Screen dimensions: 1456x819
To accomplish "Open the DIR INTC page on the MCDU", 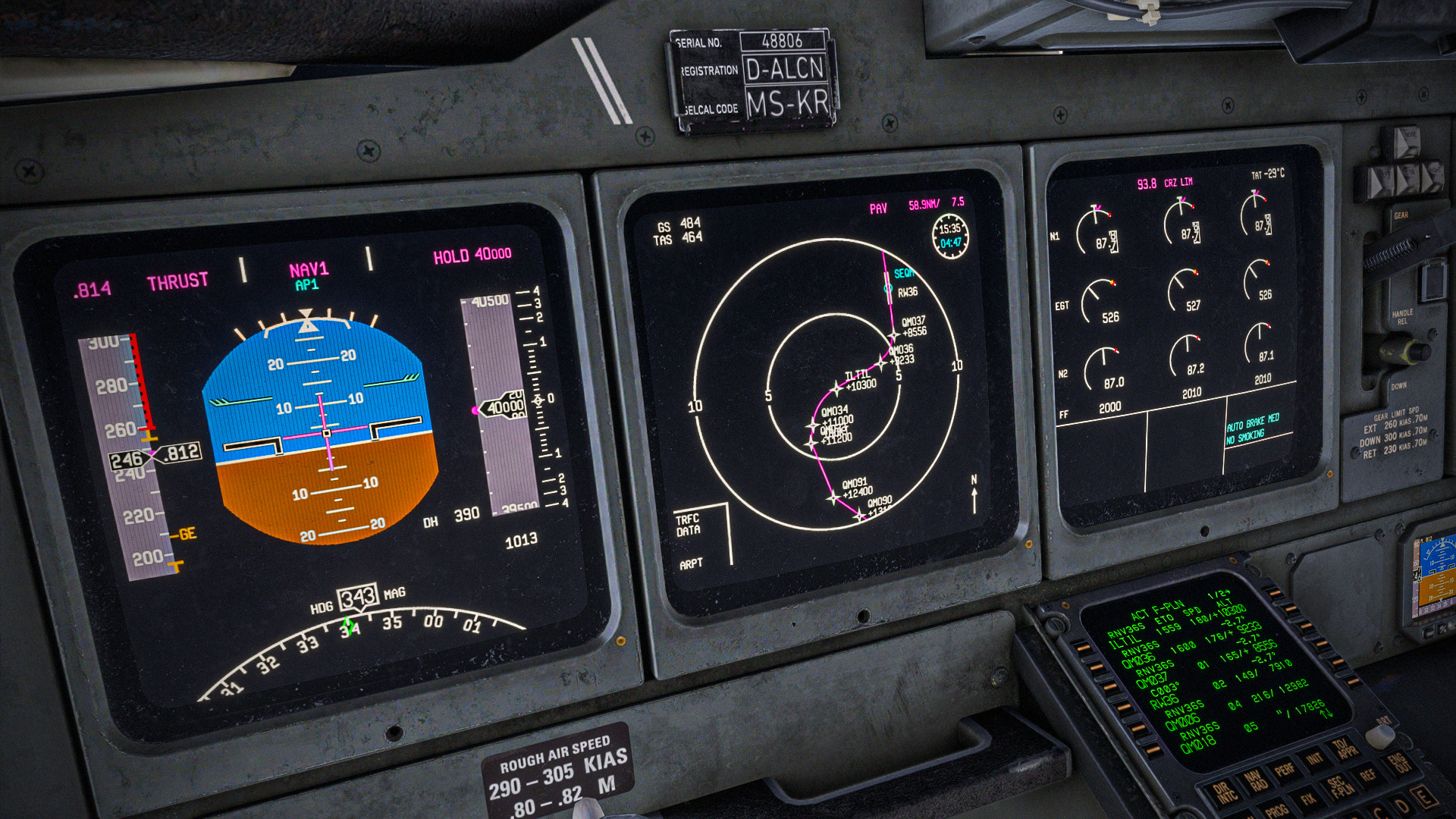I will [1224, 793].
